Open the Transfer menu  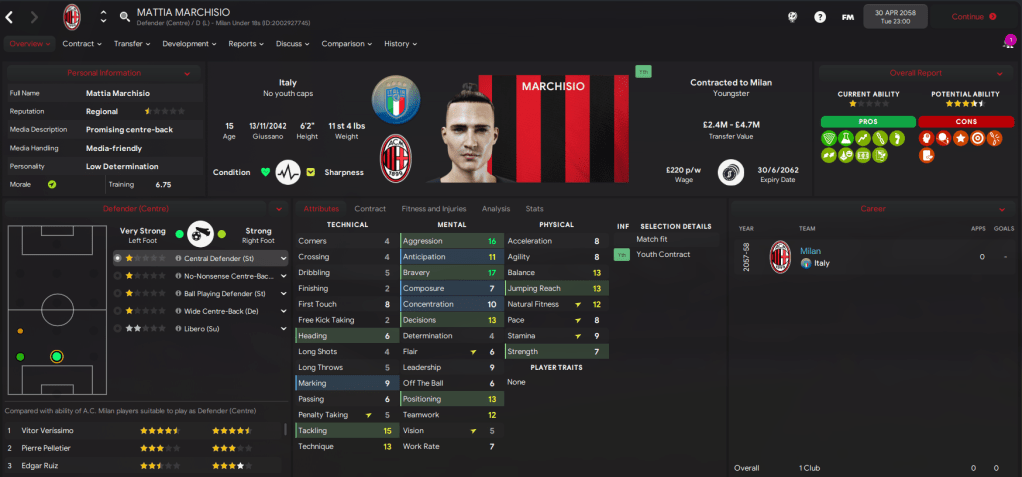[132, 44]
